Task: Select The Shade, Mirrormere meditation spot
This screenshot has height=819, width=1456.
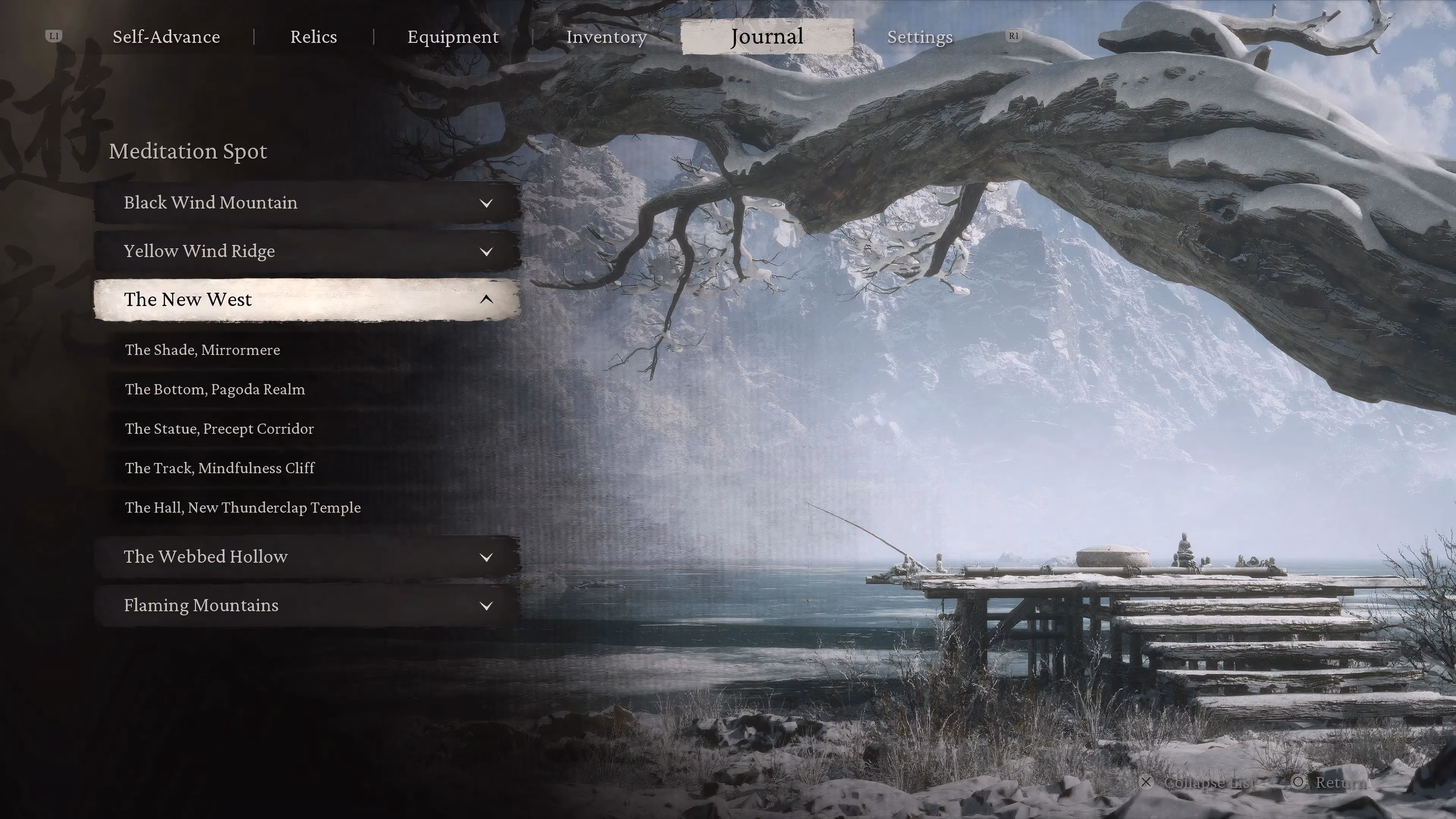Action: (202, 350)
